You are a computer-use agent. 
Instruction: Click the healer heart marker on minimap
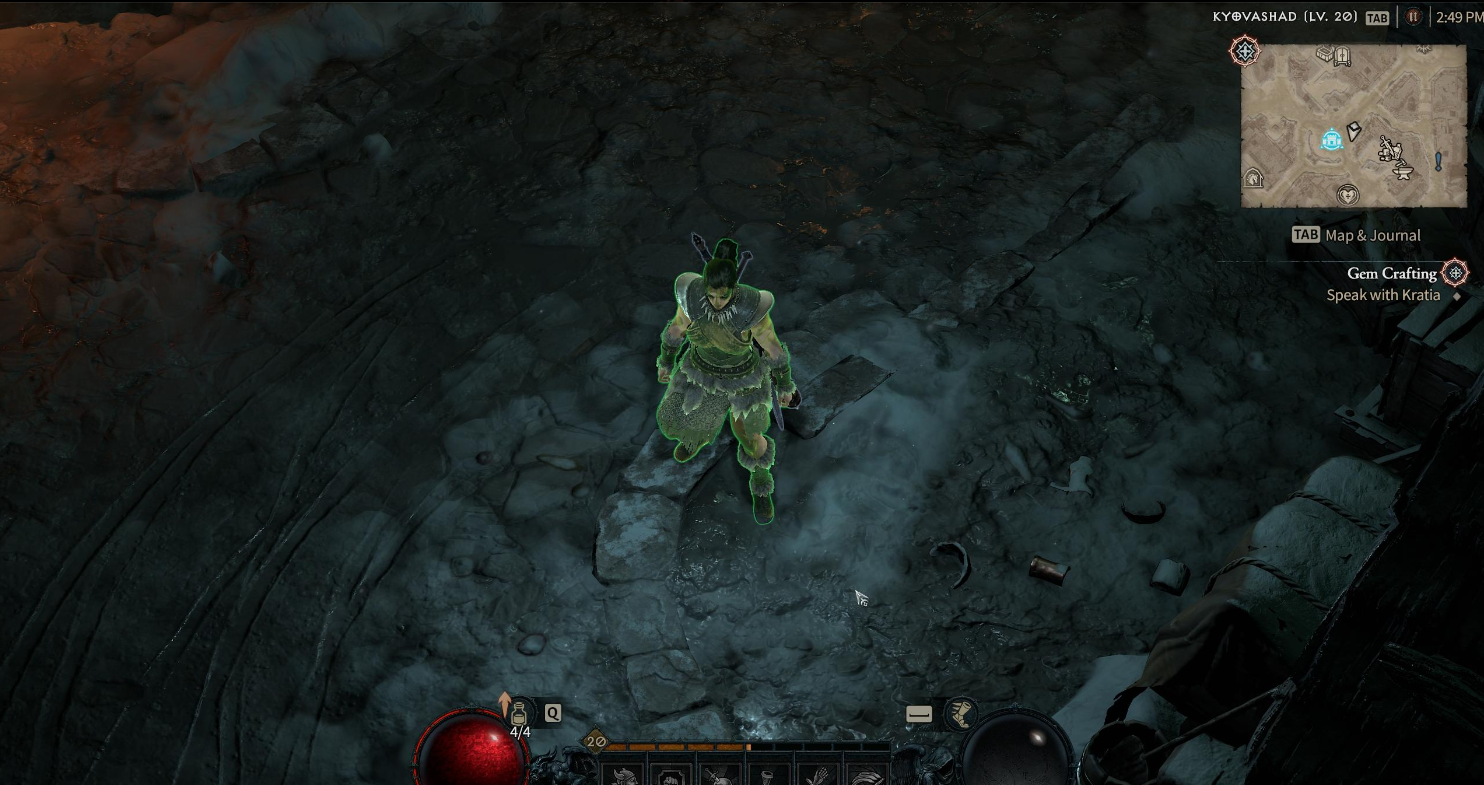[1348, 194]
